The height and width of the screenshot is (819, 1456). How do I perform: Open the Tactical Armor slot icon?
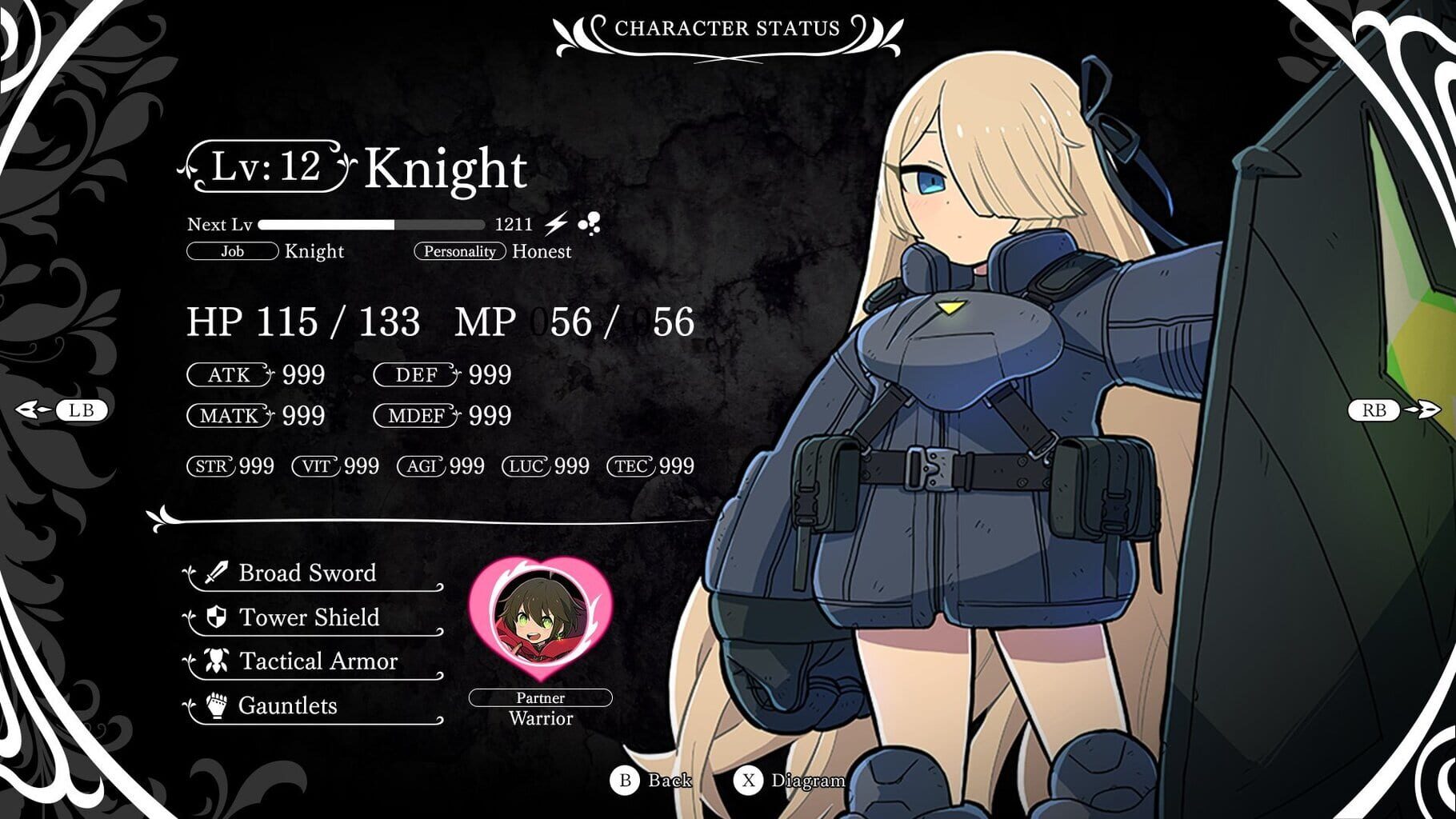[214, 661]
